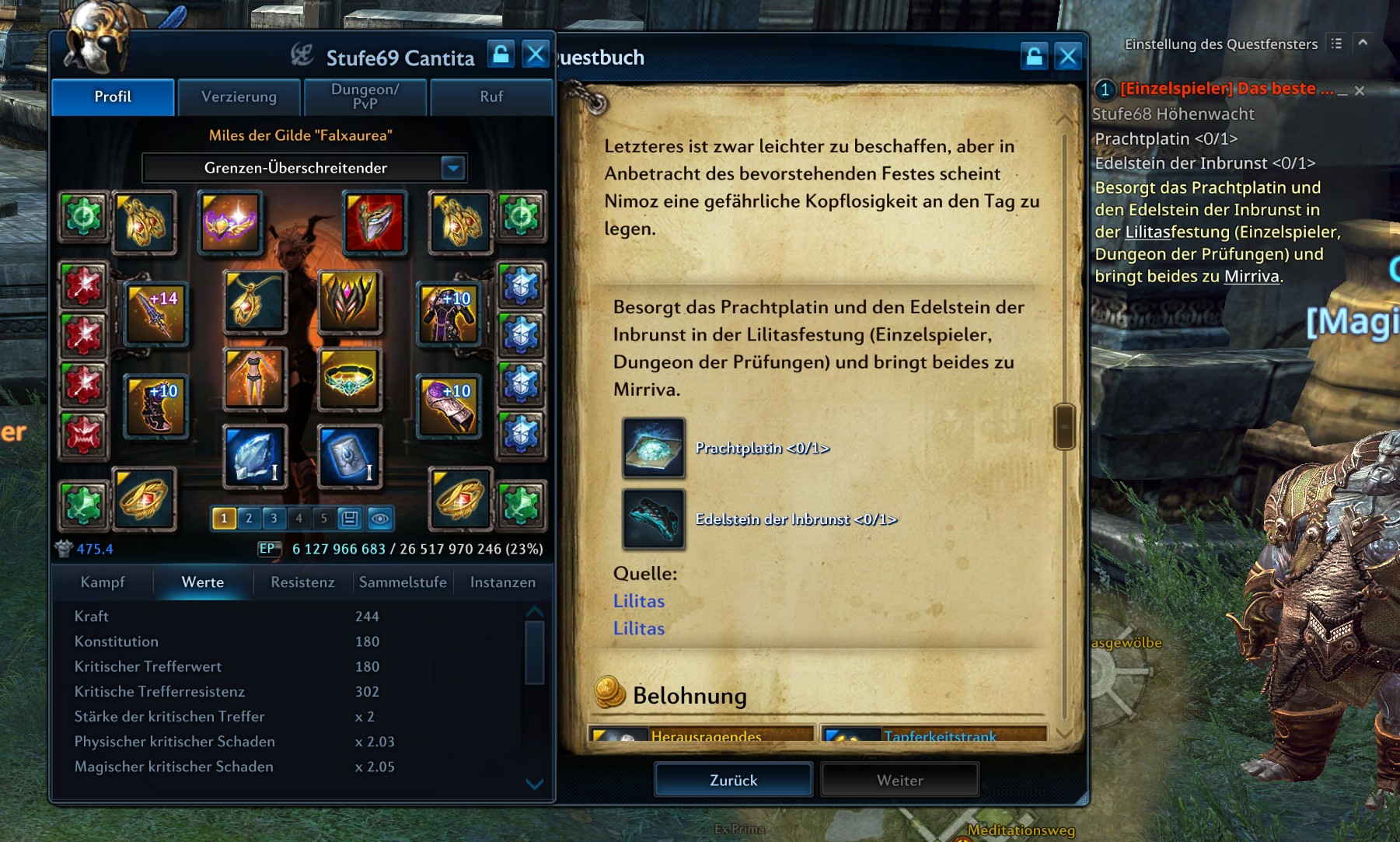
Task: Open the first Lilitas source link
Action: pos(638,601)
